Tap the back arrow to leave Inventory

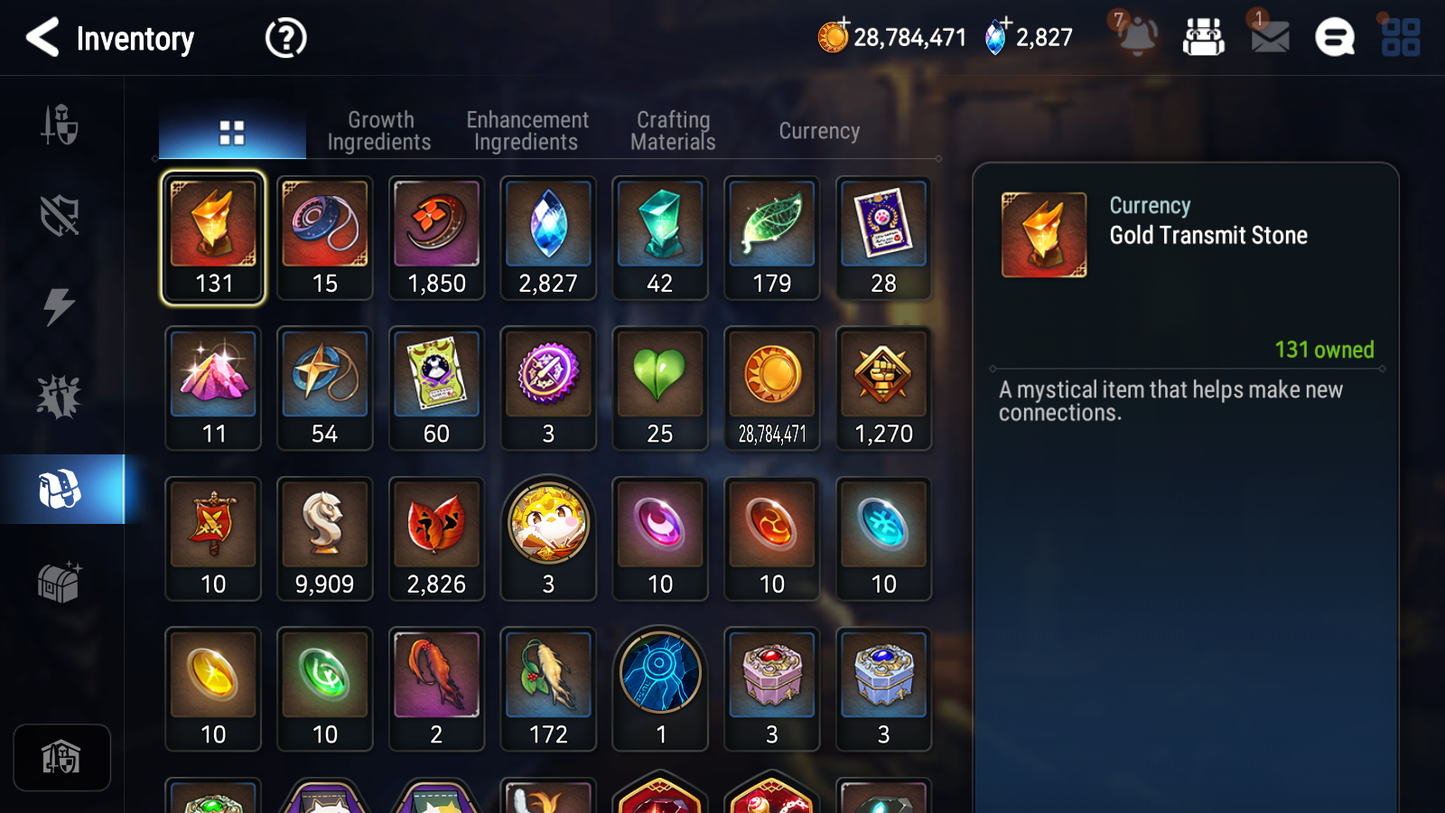pyautogui.click(x=42, y=37)
